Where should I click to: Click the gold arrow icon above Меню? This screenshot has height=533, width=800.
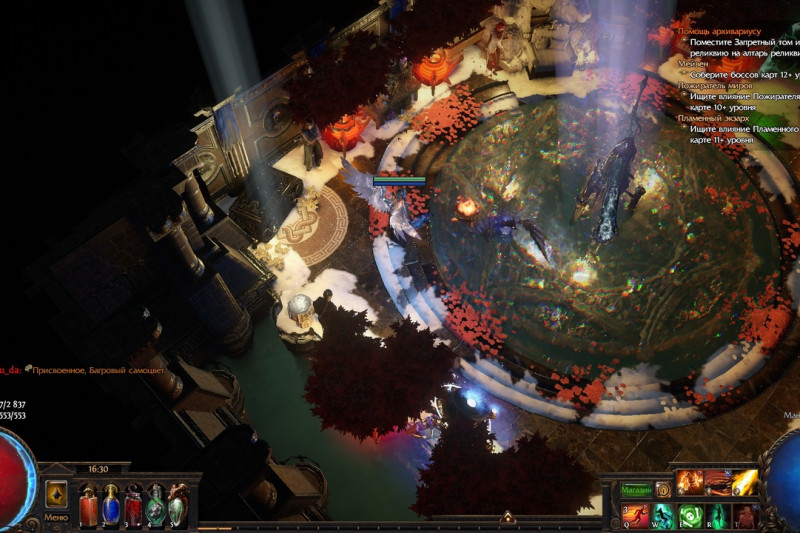(57, 494)
